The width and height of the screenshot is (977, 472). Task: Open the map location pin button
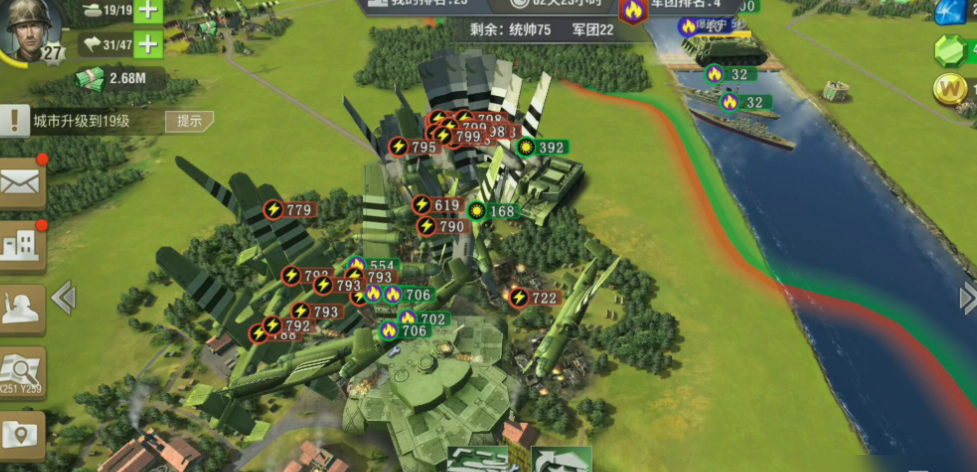pyautogui.click(x=21, y=434)
